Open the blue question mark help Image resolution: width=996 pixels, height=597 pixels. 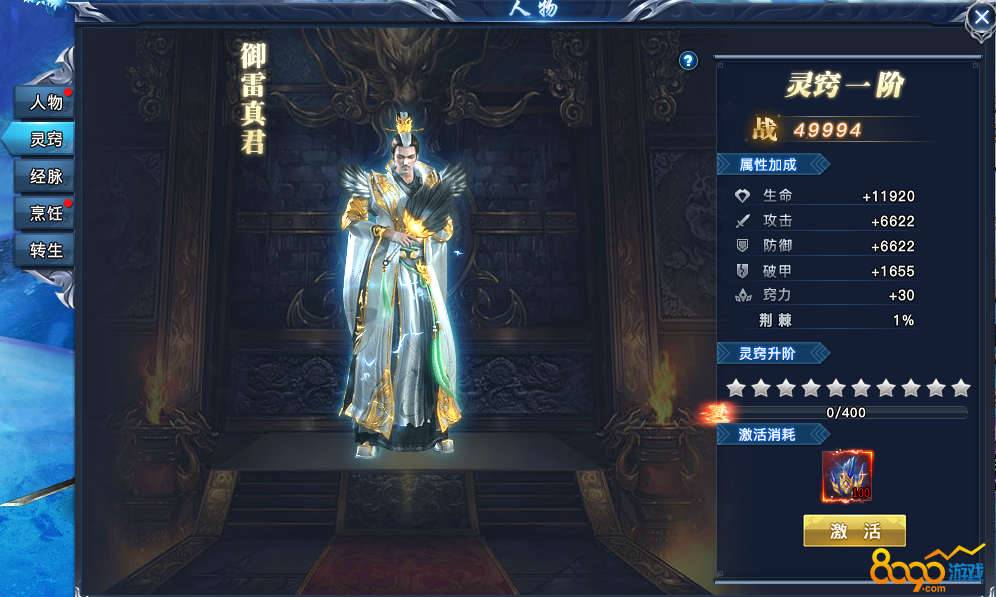tap(688, 61)
